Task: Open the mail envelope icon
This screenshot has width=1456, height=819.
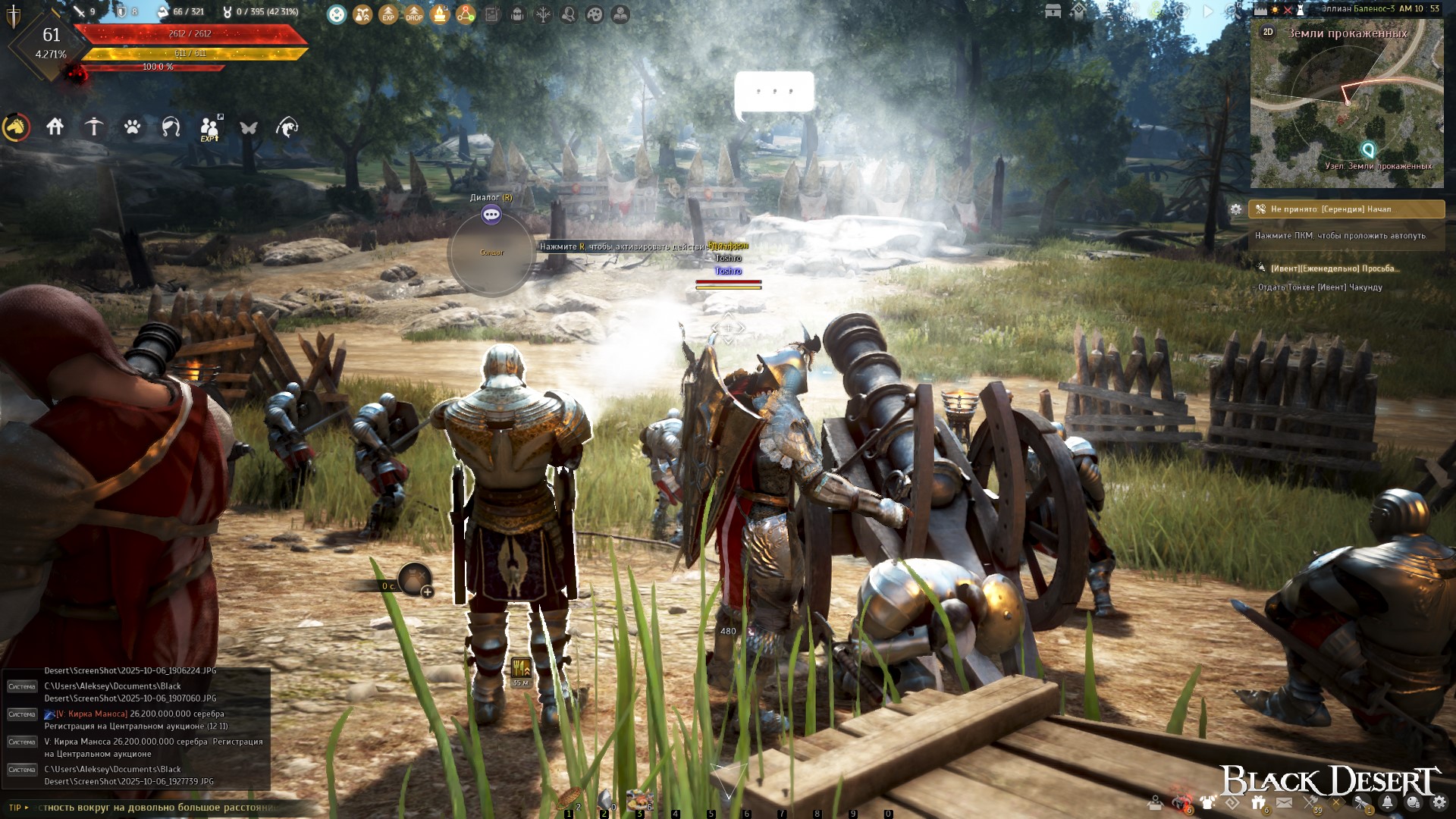Action: coord(1284,802)
